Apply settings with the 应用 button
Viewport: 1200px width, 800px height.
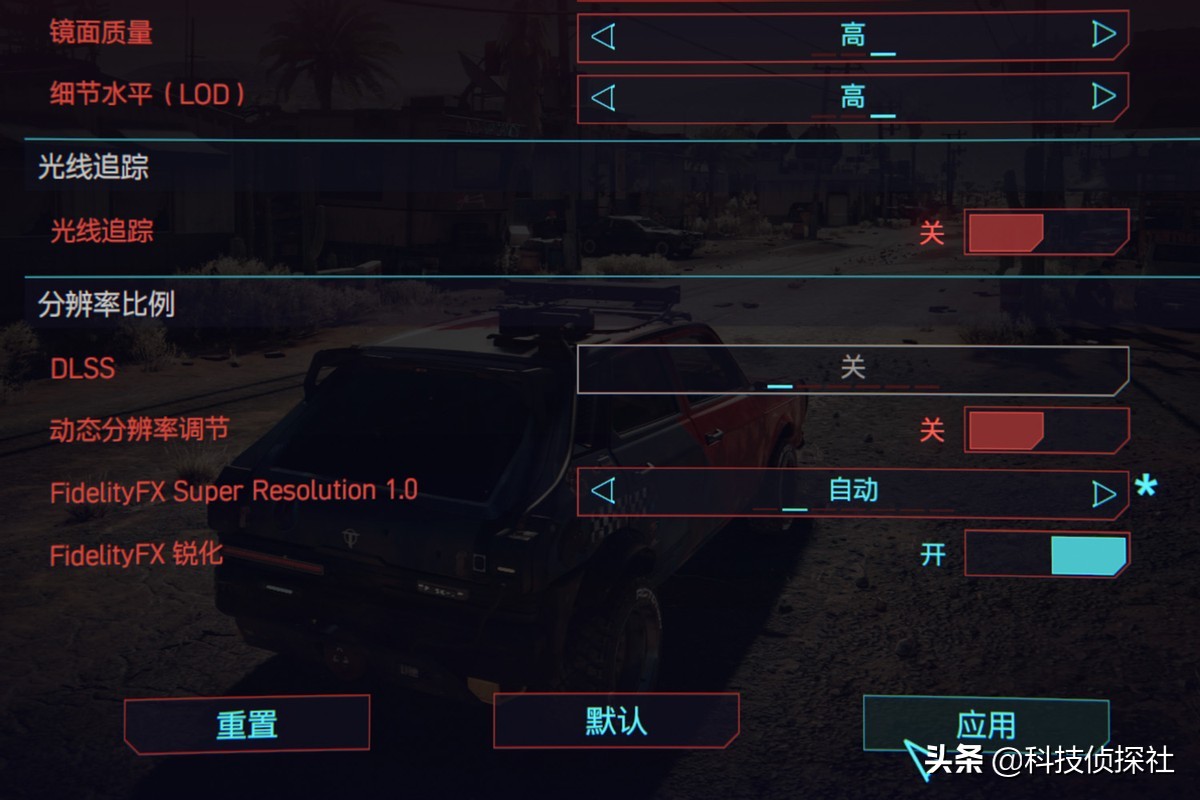pos(986,724)
